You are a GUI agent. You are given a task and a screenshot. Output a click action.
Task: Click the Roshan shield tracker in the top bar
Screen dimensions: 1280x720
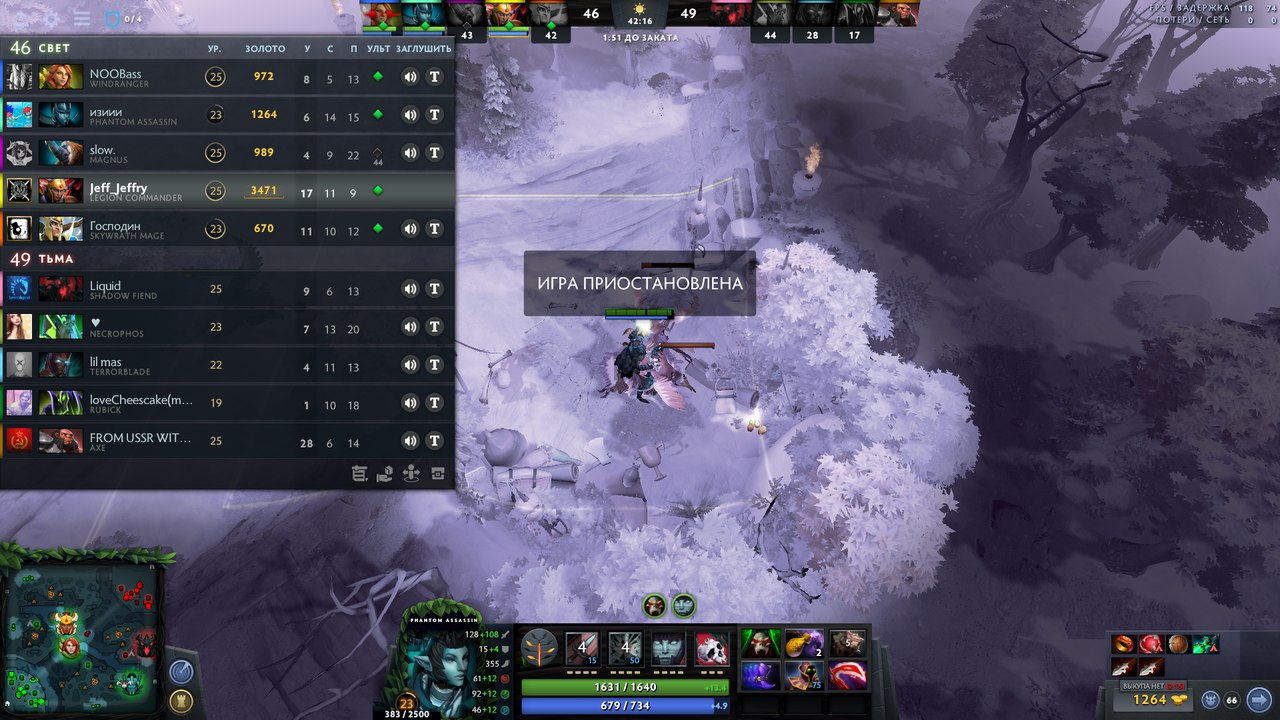click(x=111, y=18)
